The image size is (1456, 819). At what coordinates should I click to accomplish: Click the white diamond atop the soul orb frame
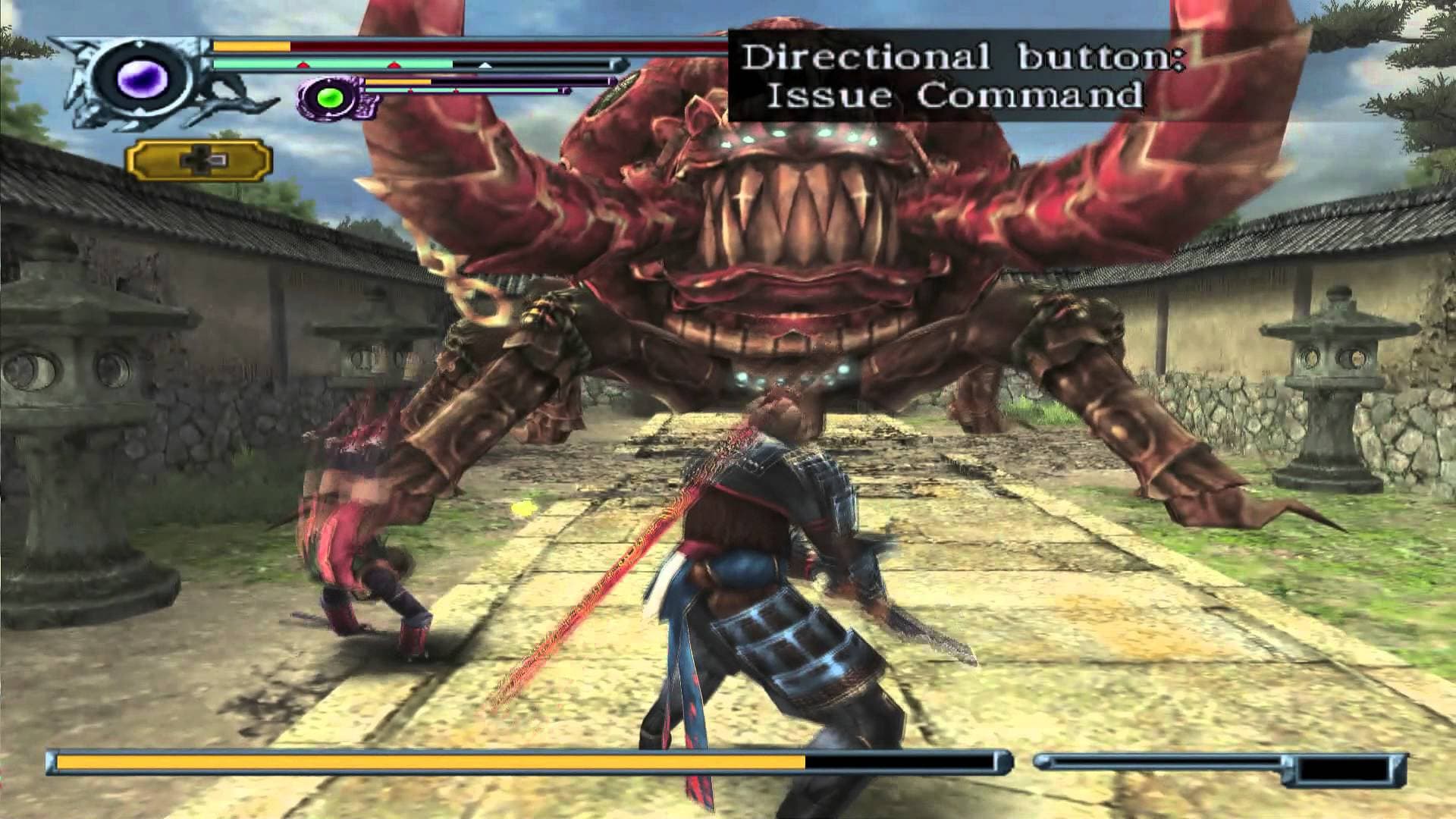[140, 42]
